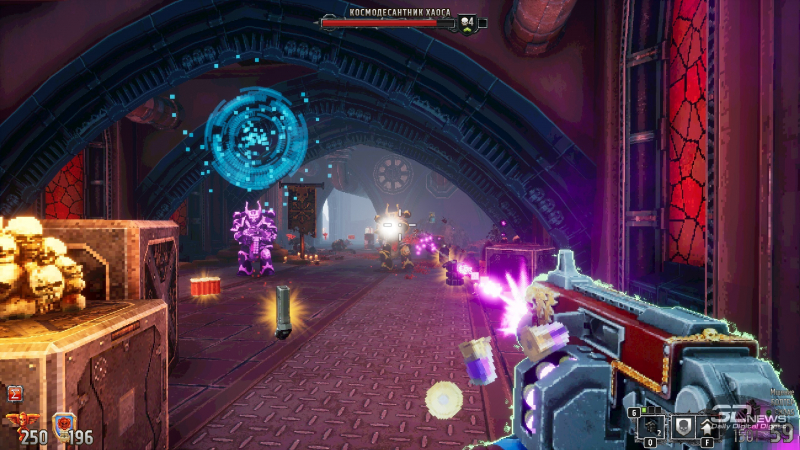Click the enemy skull rank badge
The width and height of the screenshot is (800, 450).
(467, 21)
